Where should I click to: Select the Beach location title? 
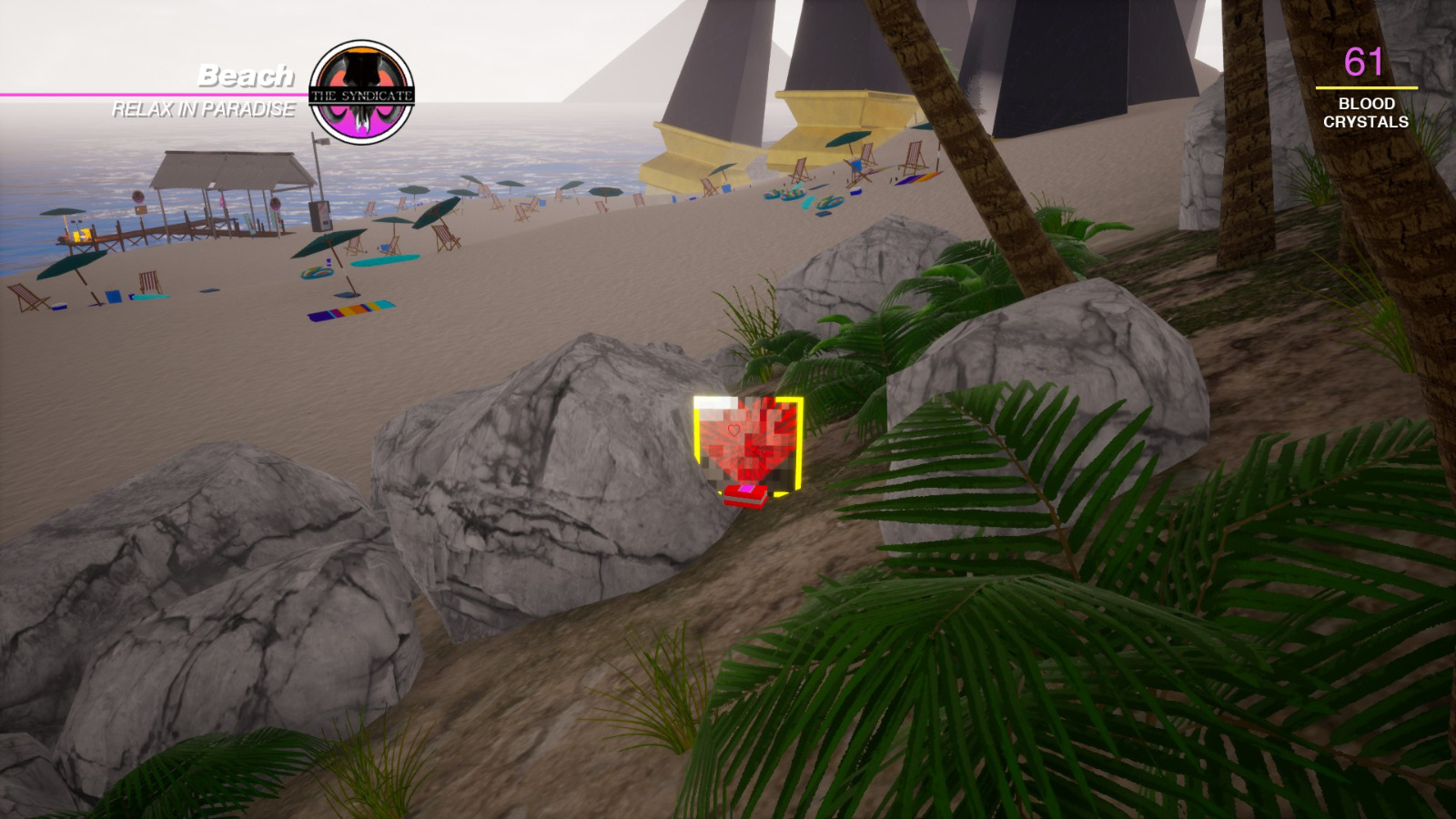tap(246, 76)
